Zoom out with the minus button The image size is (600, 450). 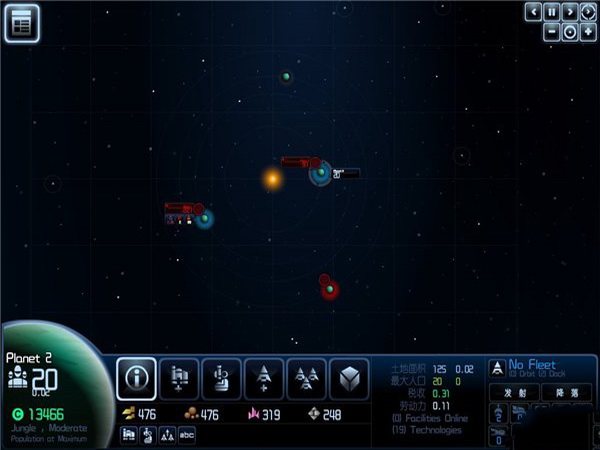[551, 31]
